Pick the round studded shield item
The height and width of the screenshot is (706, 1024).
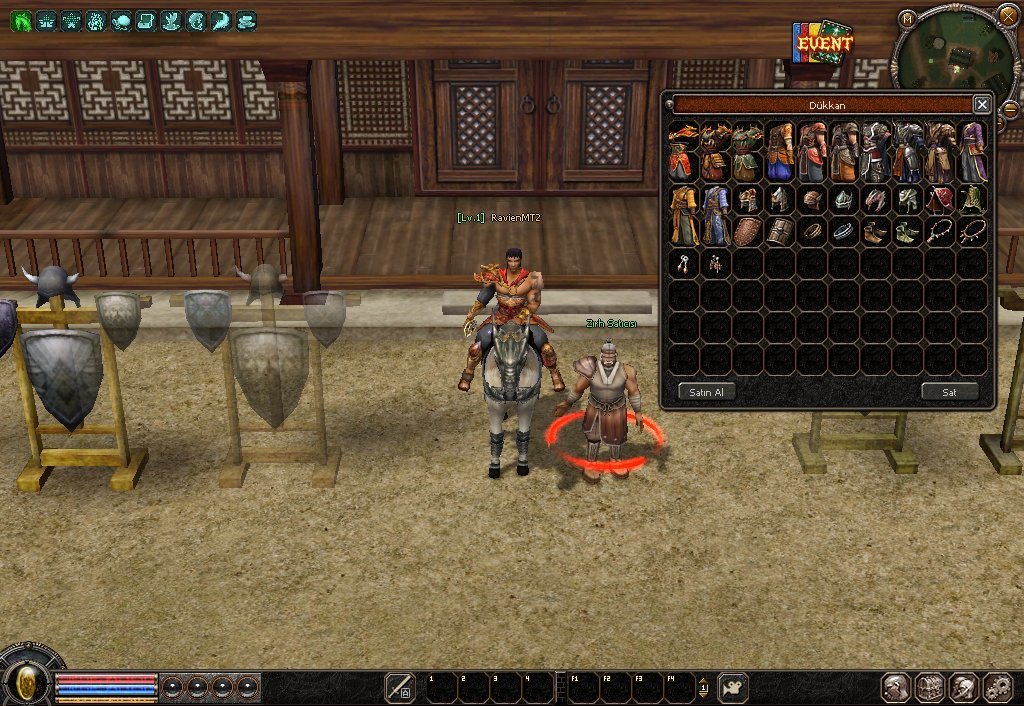point(747,231)
